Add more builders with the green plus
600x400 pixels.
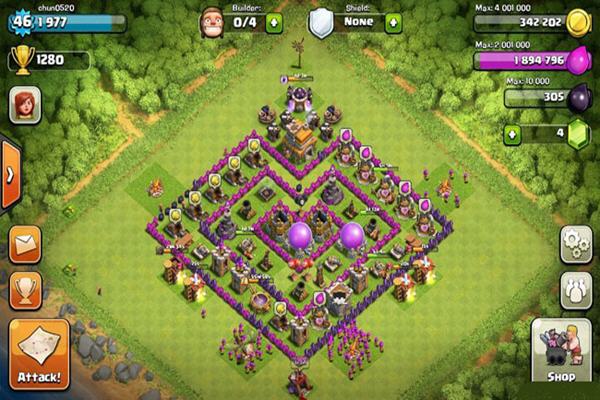tap(274, 22)
